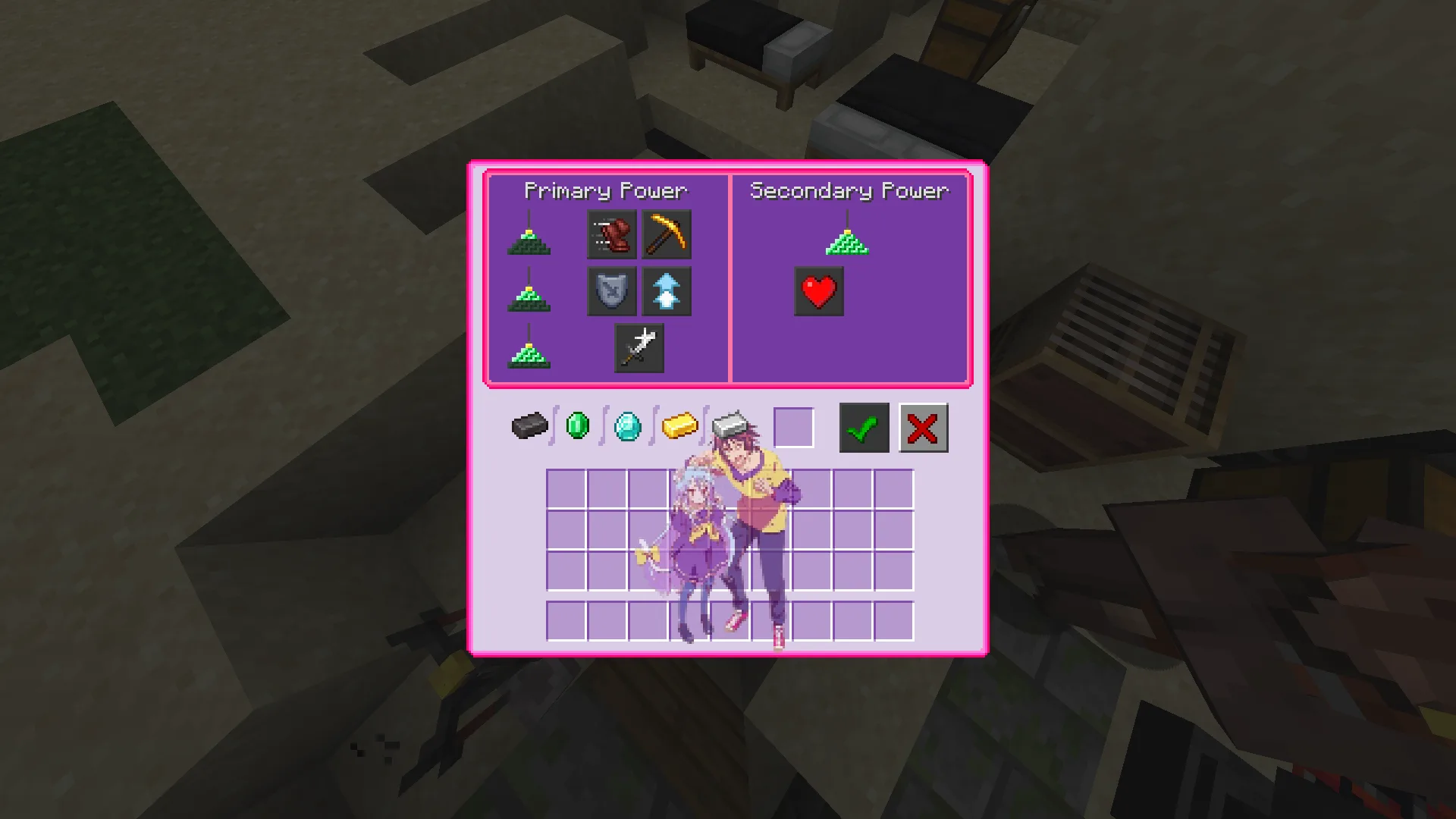Click the empty purple preview swatch
Image resolution: width=1456 pixels, height=819 pixels.
pos(794,428)
